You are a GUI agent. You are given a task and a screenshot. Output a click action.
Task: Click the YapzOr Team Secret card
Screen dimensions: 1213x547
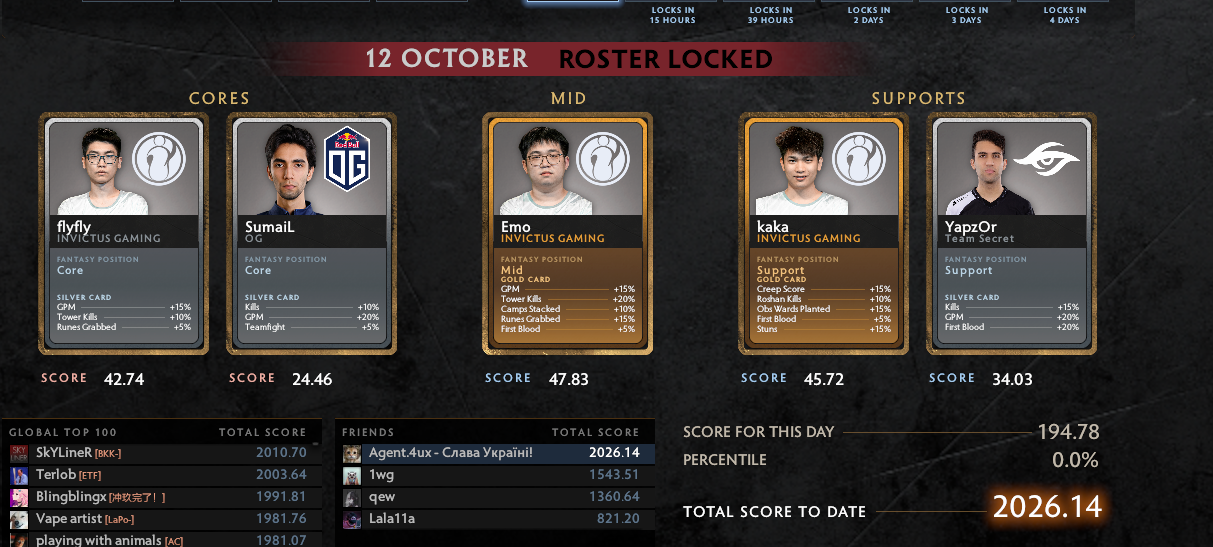1012,233
